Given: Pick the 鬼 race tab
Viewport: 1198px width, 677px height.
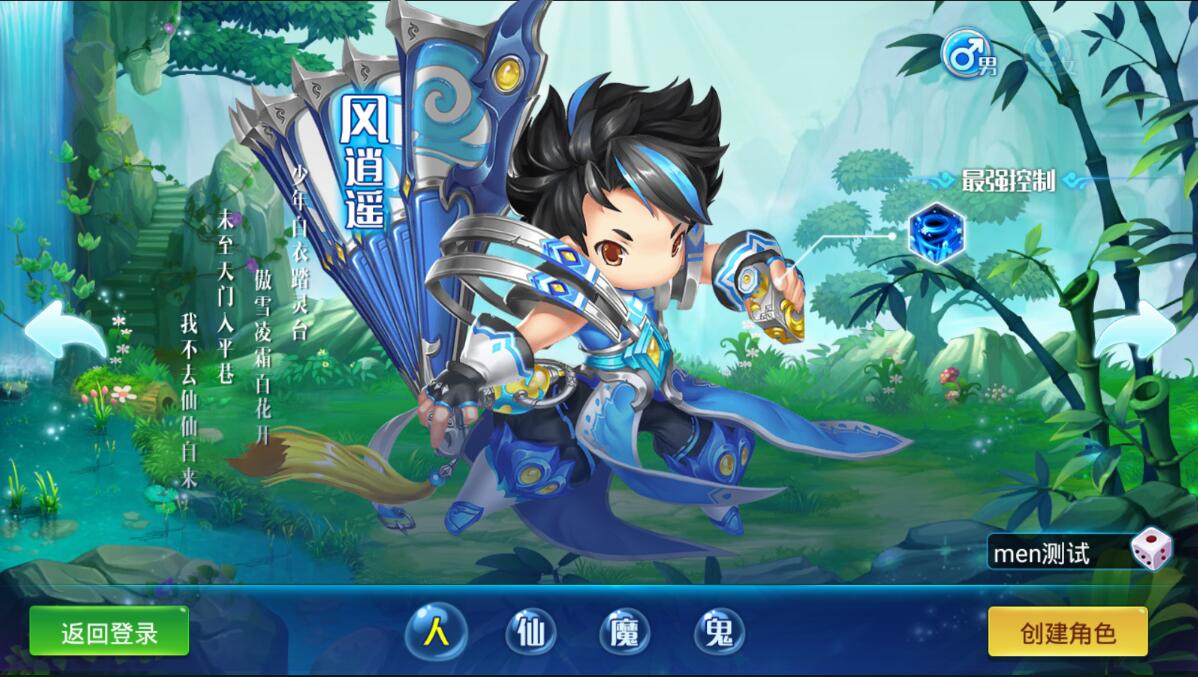Looking at the screenshot, I should coord(719,632).
